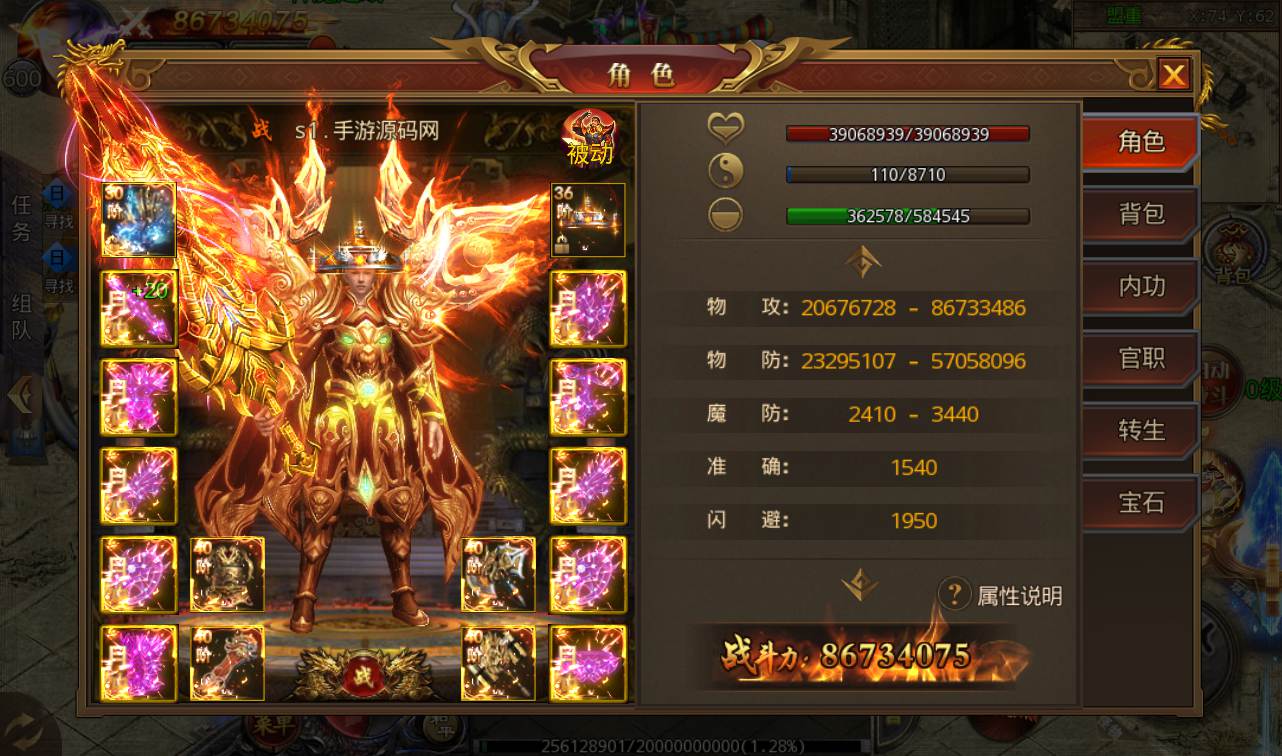Screen dimensions: 1282x756
Task: Click the 被动 passive skill icon
Action: point(590,137)
